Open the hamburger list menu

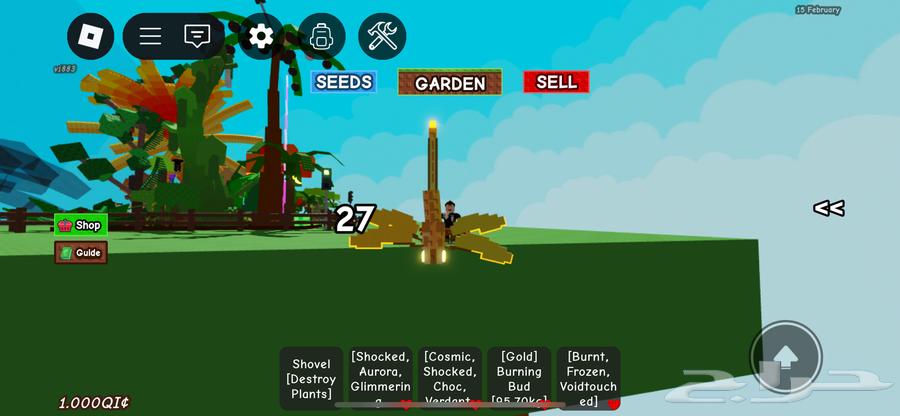point(150,37)
